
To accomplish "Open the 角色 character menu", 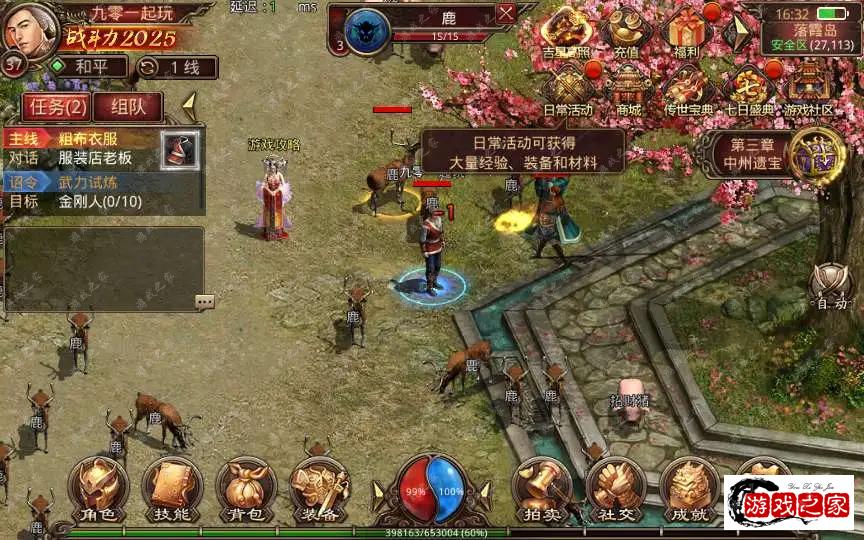I will coord(97,489).
